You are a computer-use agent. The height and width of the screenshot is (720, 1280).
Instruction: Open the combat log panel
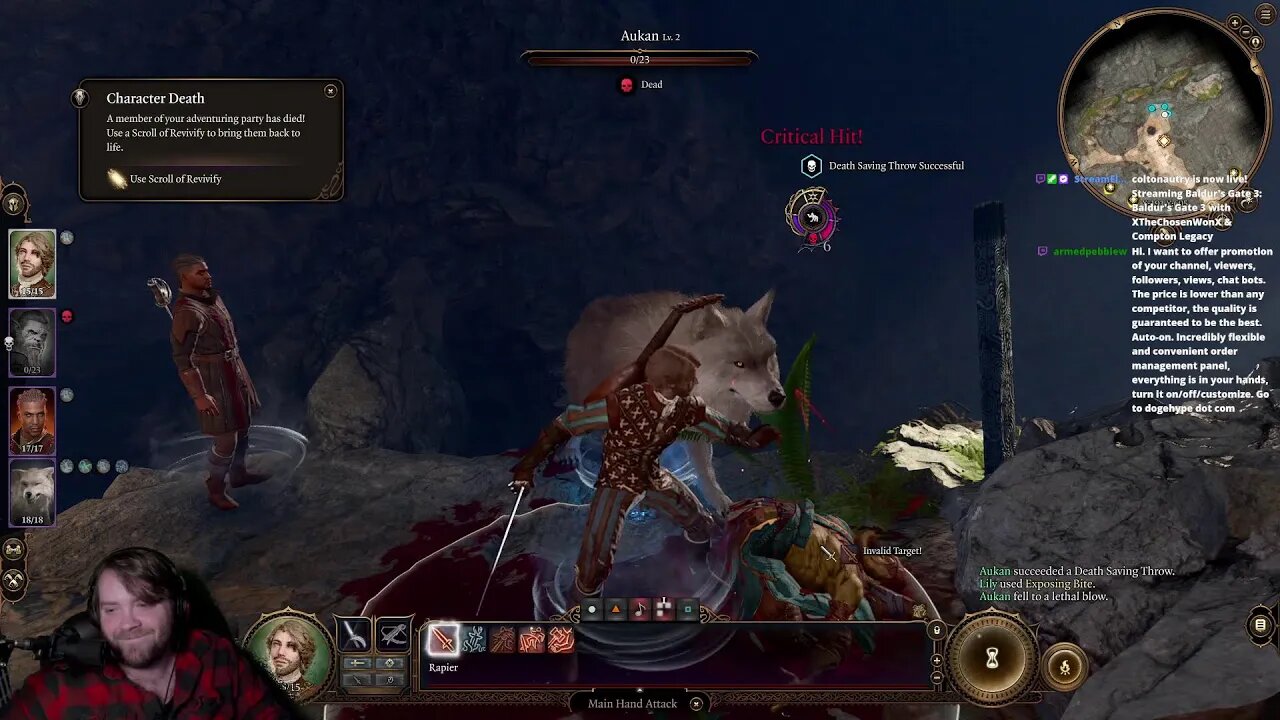coord(1260,626)
